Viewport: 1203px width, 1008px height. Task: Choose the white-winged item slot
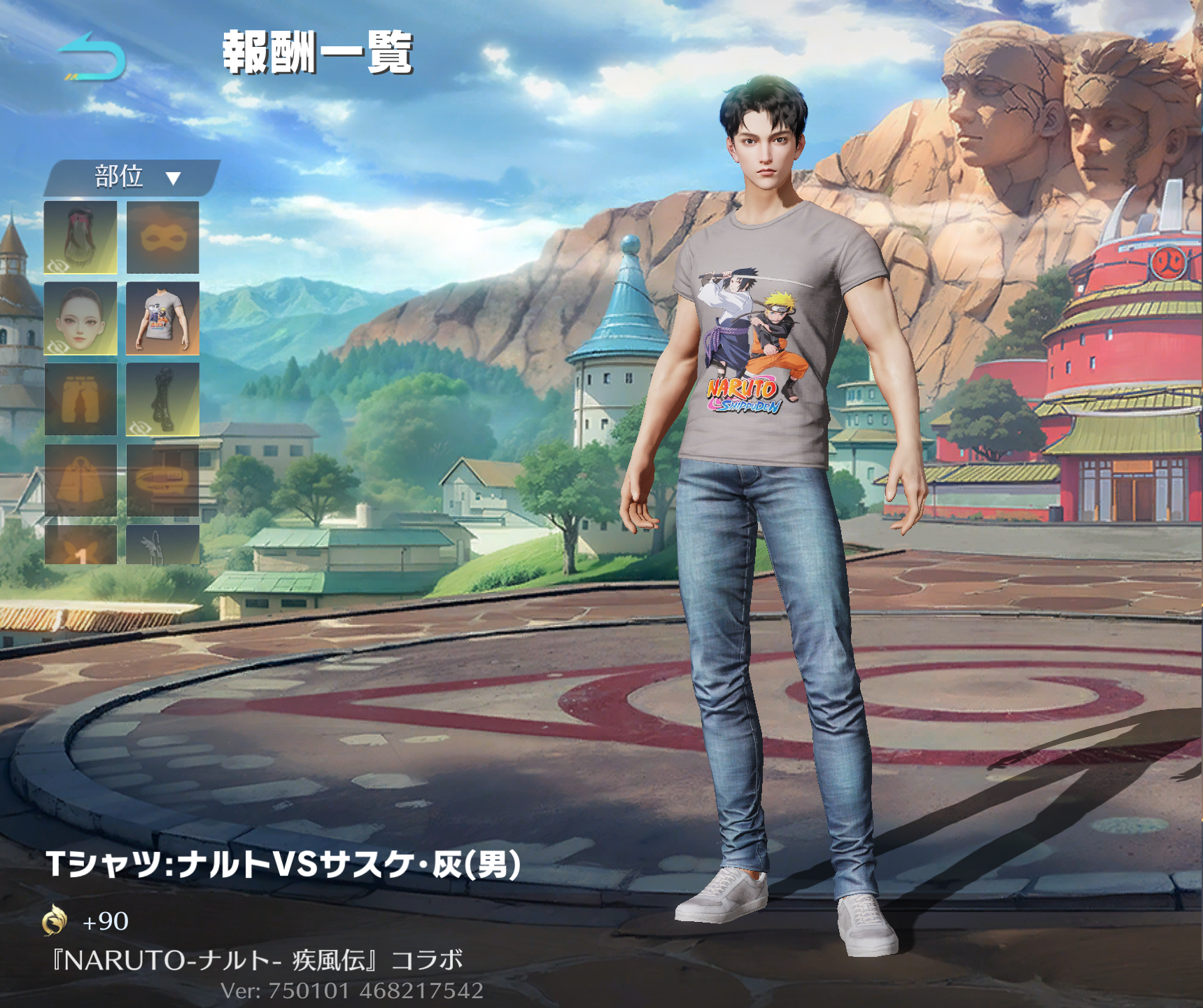pos(162,546)
